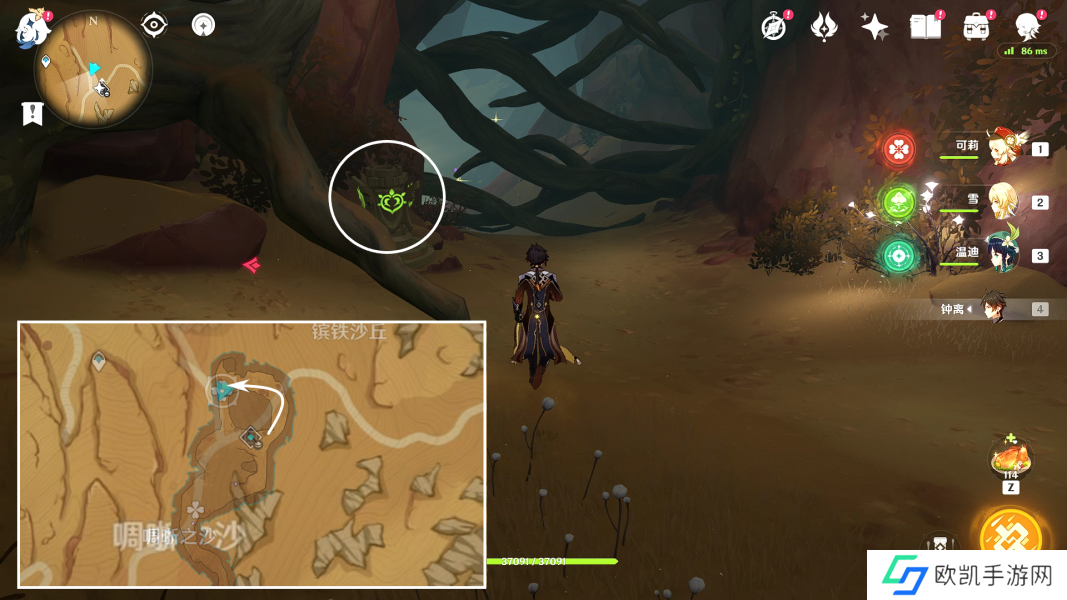The width and height of the screenshot is (1067, 600).
Task: Open the winged flame icon menu
Action: (824, 27)
